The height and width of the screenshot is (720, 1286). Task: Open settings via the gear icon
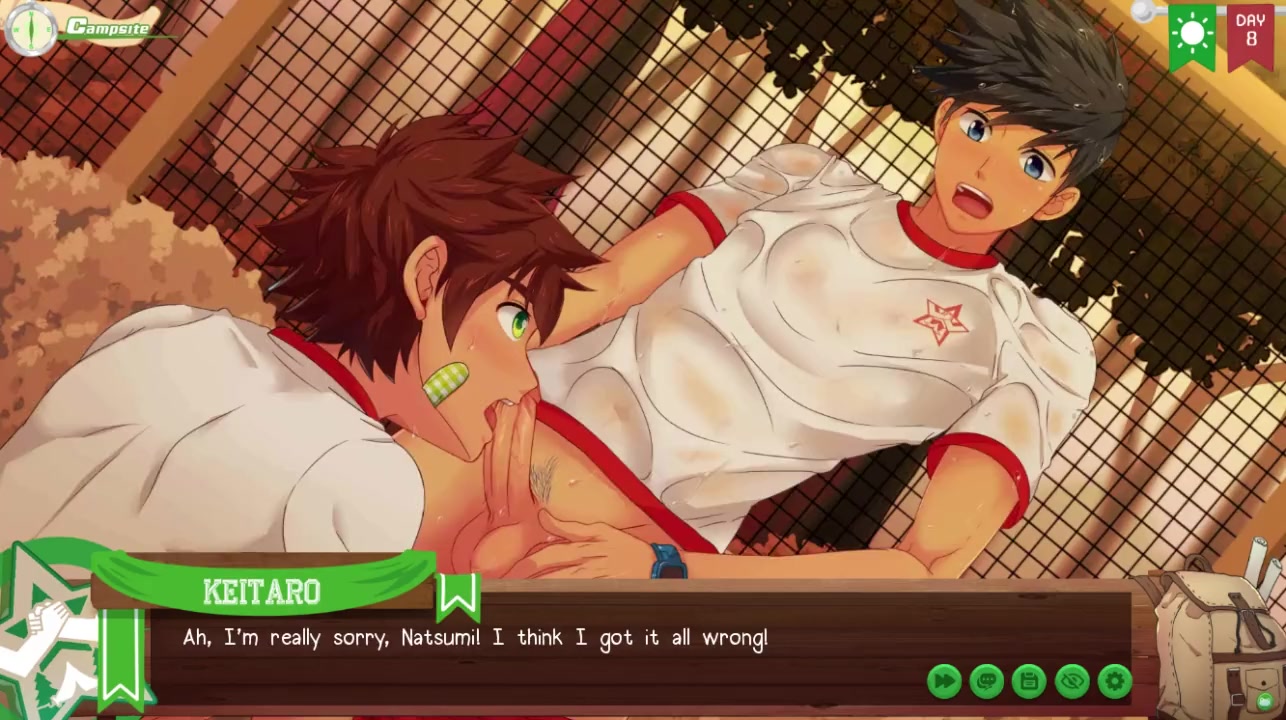coord(1115,682)
